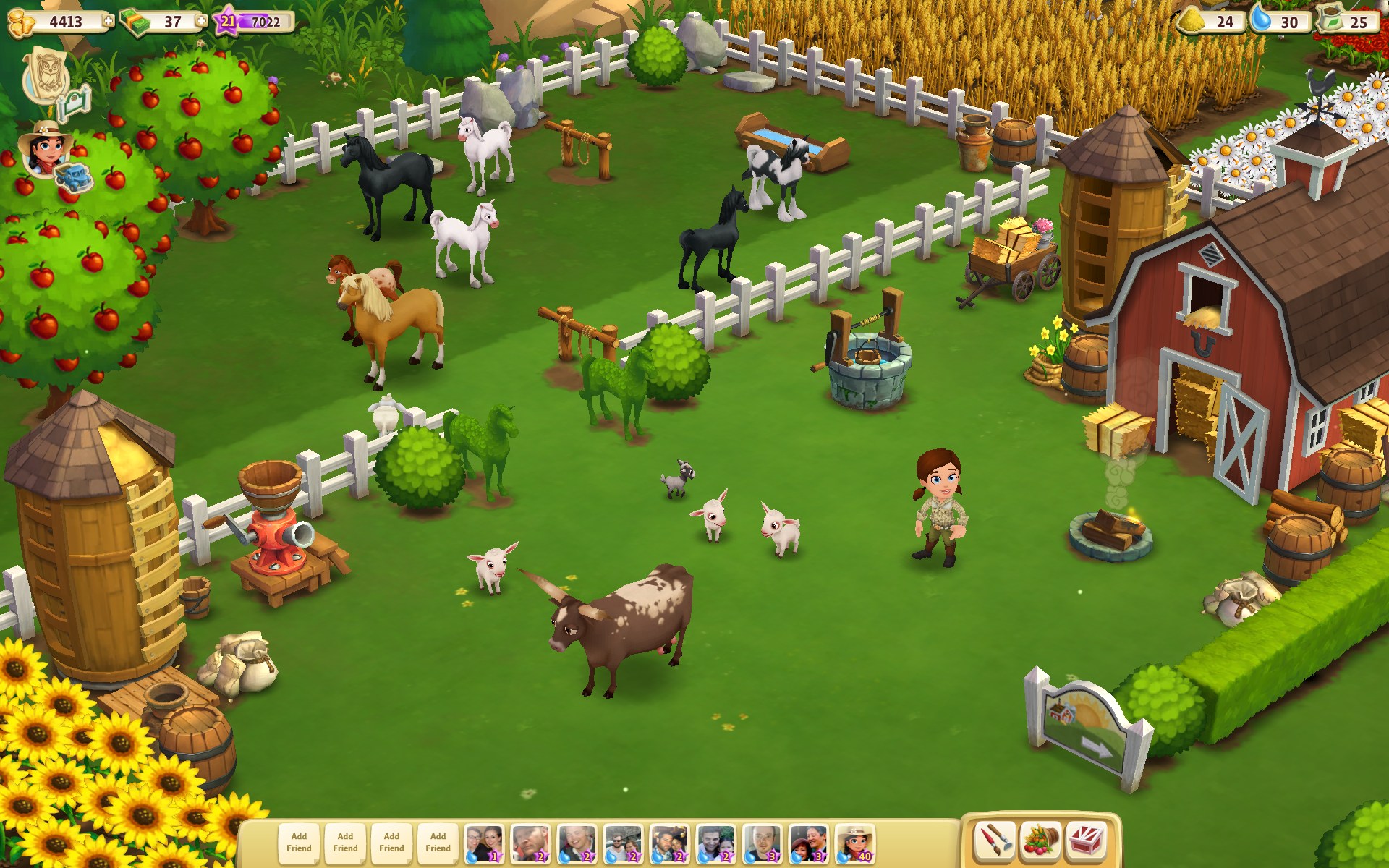Click the last Add Friend slot

[437, 841]
